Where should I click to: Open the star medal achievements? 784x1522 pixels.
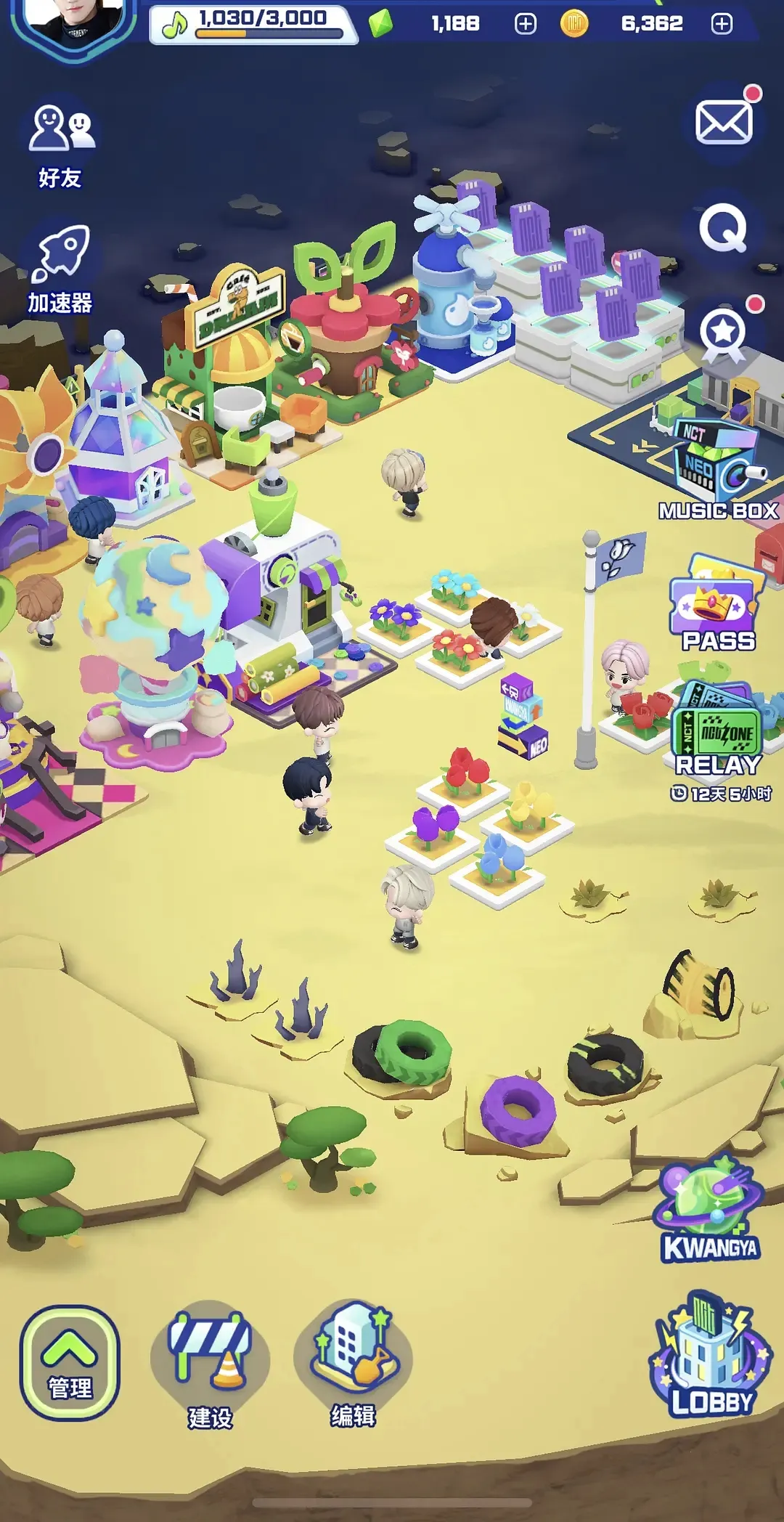click(x=724, y=333)
